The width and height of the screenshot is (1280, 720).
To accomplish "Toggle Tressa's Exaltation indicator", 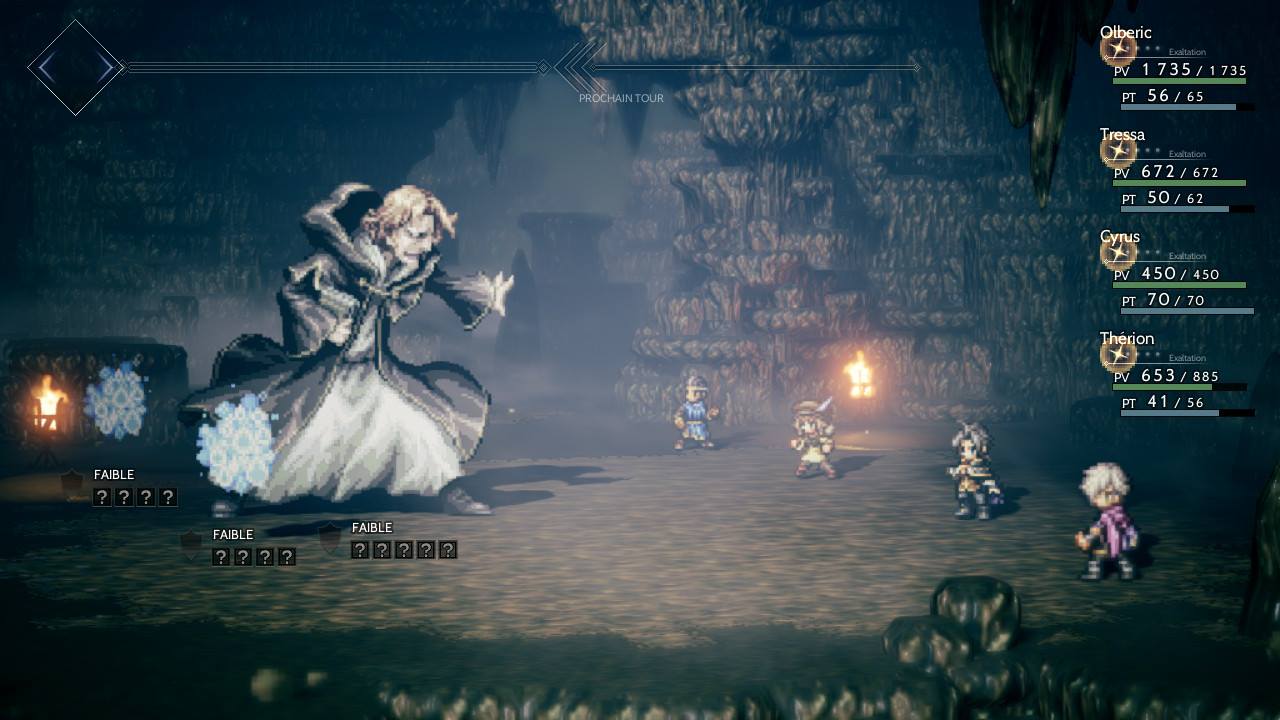I will pos(1187,154).
